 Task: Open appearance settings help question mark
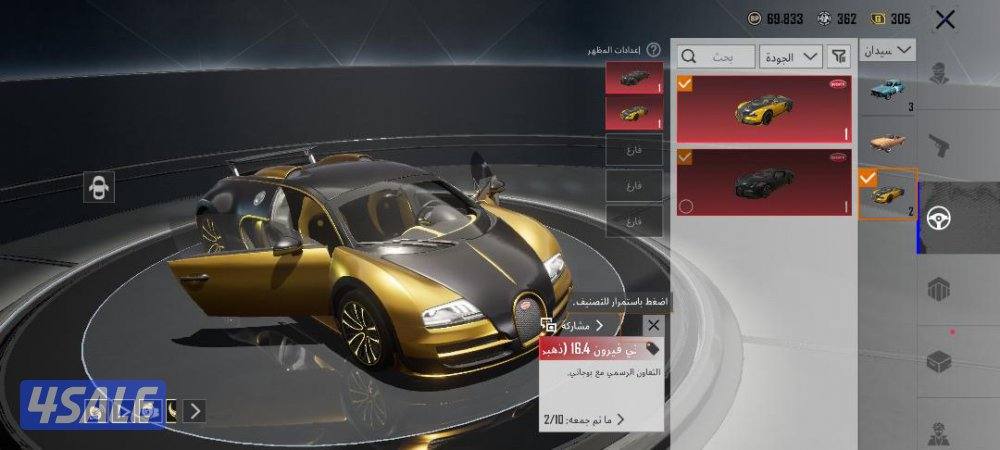653,49
